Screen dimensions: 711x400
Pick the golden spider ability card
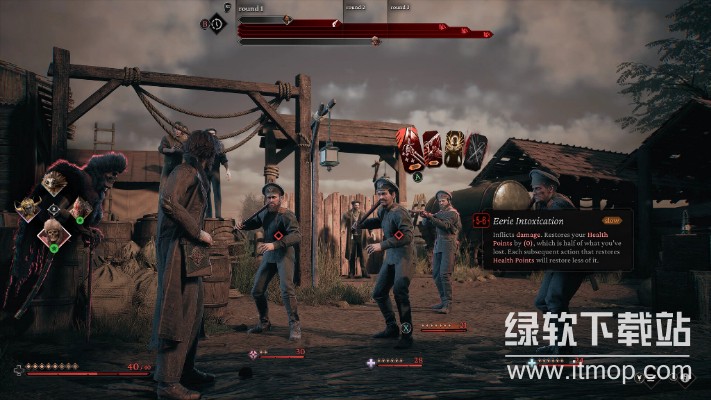[454, 150]
